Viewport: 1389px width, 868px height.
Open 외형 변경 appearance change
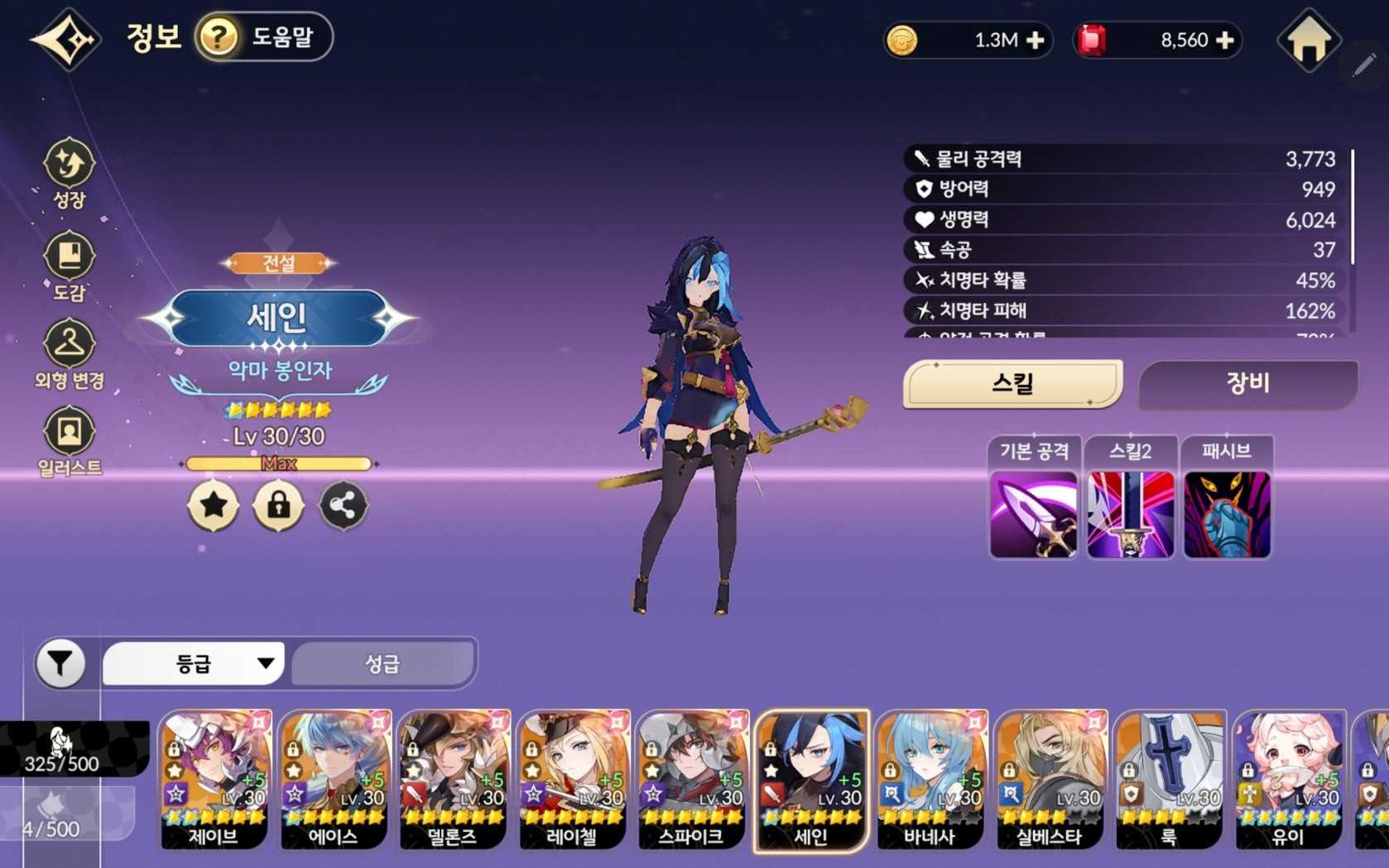coord(70,354)
